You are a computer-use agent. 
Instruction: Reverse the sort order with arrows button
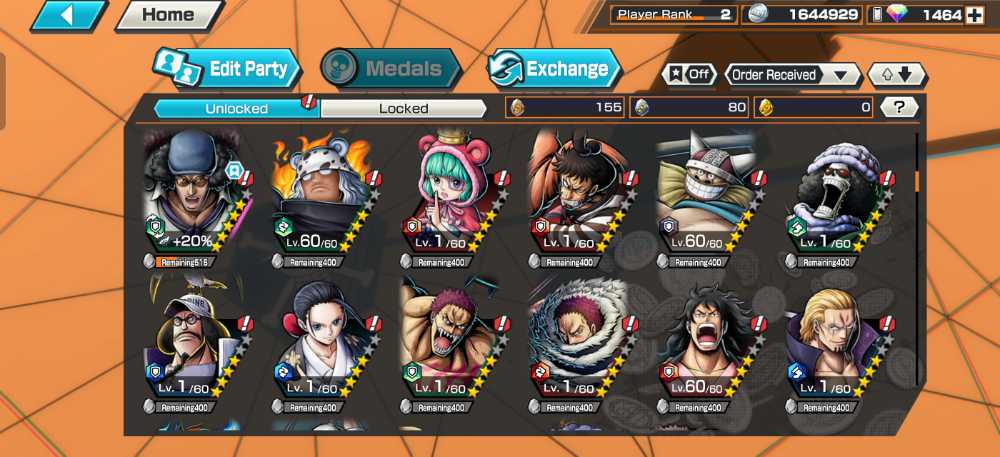[897, 75]
